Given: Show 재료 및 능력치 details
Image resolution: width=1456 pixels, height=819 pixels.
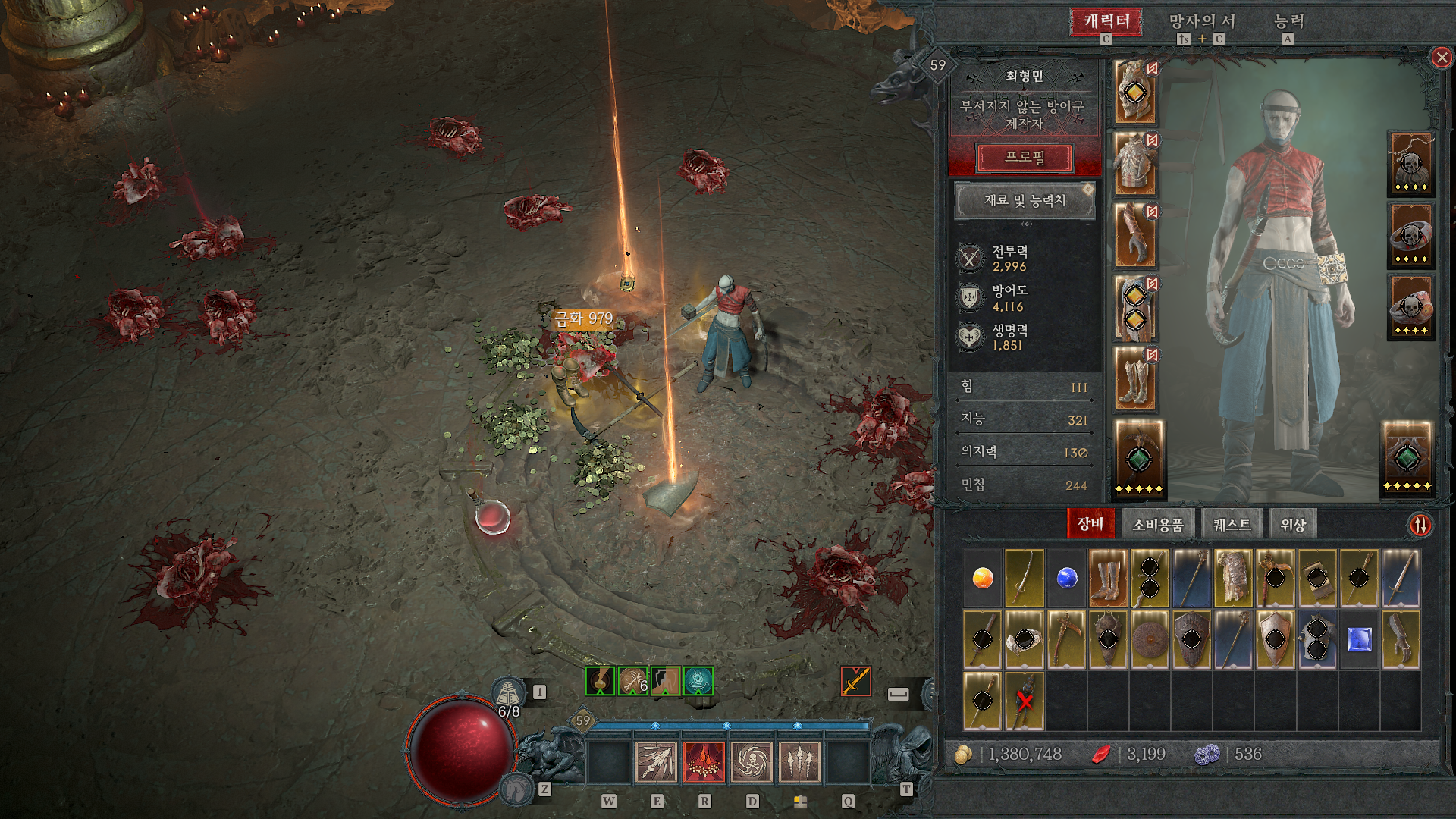Looking at the screenshot, I should tap(1025, 201).
